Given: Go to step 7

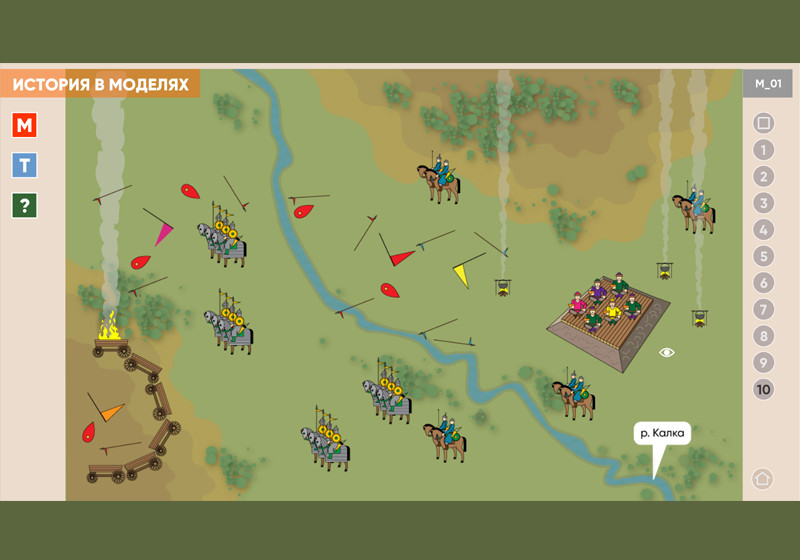Looking at the screenshot, I should pos(764,309).
